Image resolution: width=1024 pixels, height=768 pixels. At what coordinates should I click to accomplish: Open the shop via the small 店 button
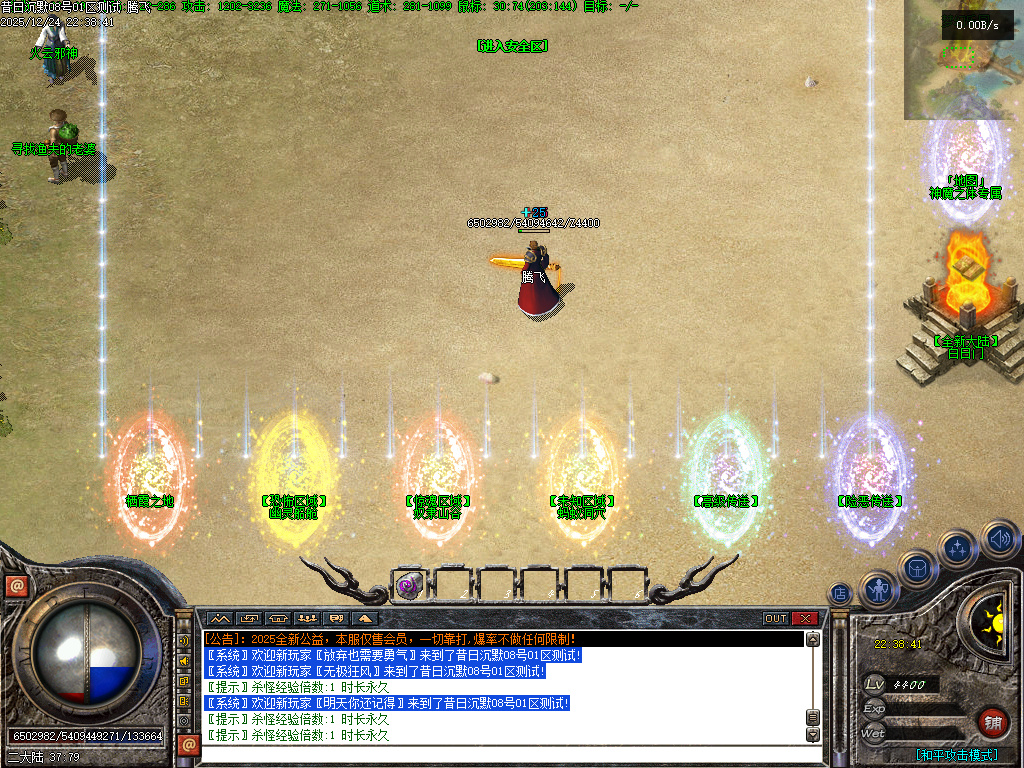[840, 594]
